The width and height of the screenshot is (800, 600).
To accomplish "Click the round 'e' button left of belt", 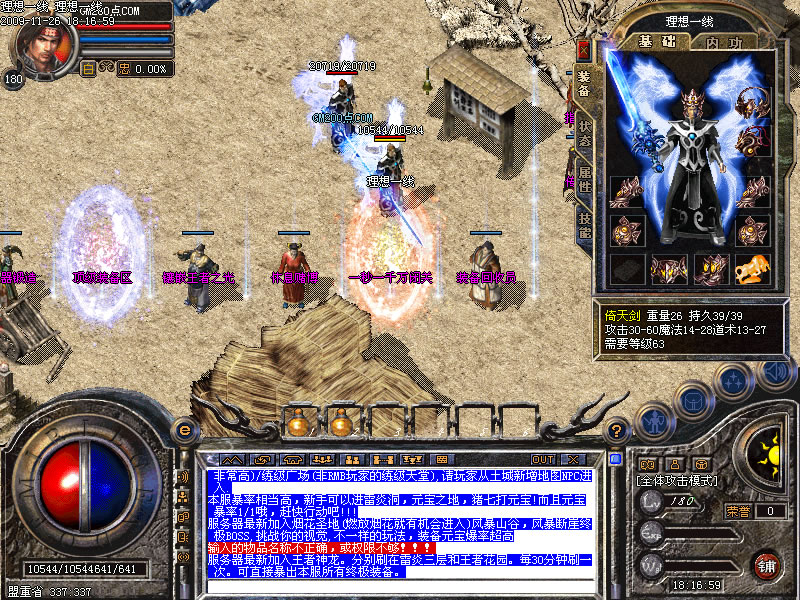I will tap(182, 431).
